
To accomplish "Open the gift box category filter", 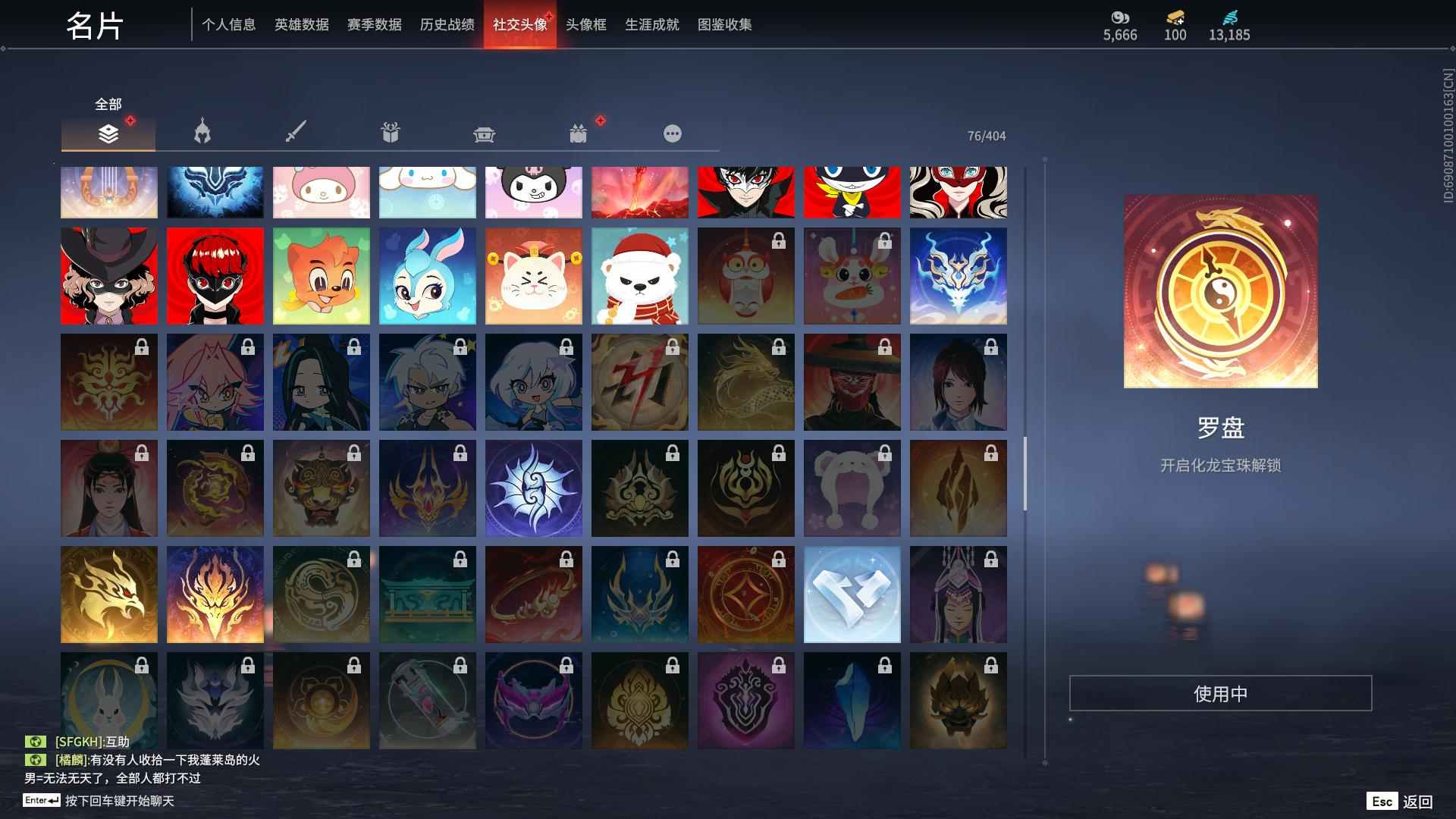I will tap(390, 133).
